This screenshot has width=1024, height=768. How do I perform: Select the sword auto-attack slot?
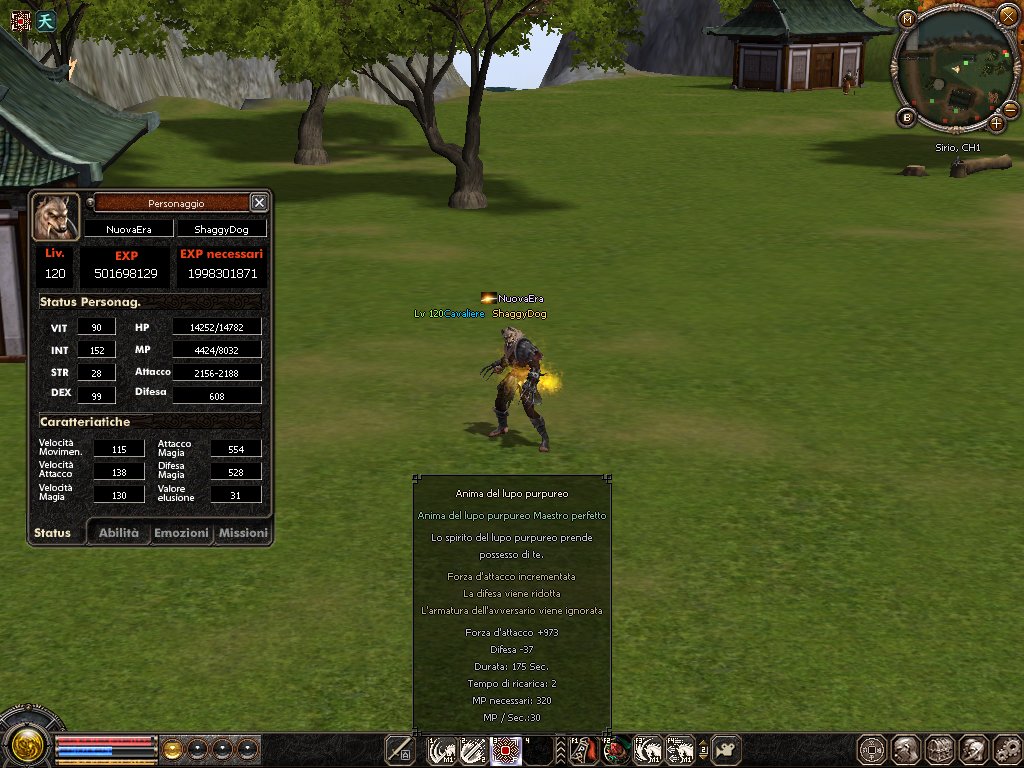402,749
